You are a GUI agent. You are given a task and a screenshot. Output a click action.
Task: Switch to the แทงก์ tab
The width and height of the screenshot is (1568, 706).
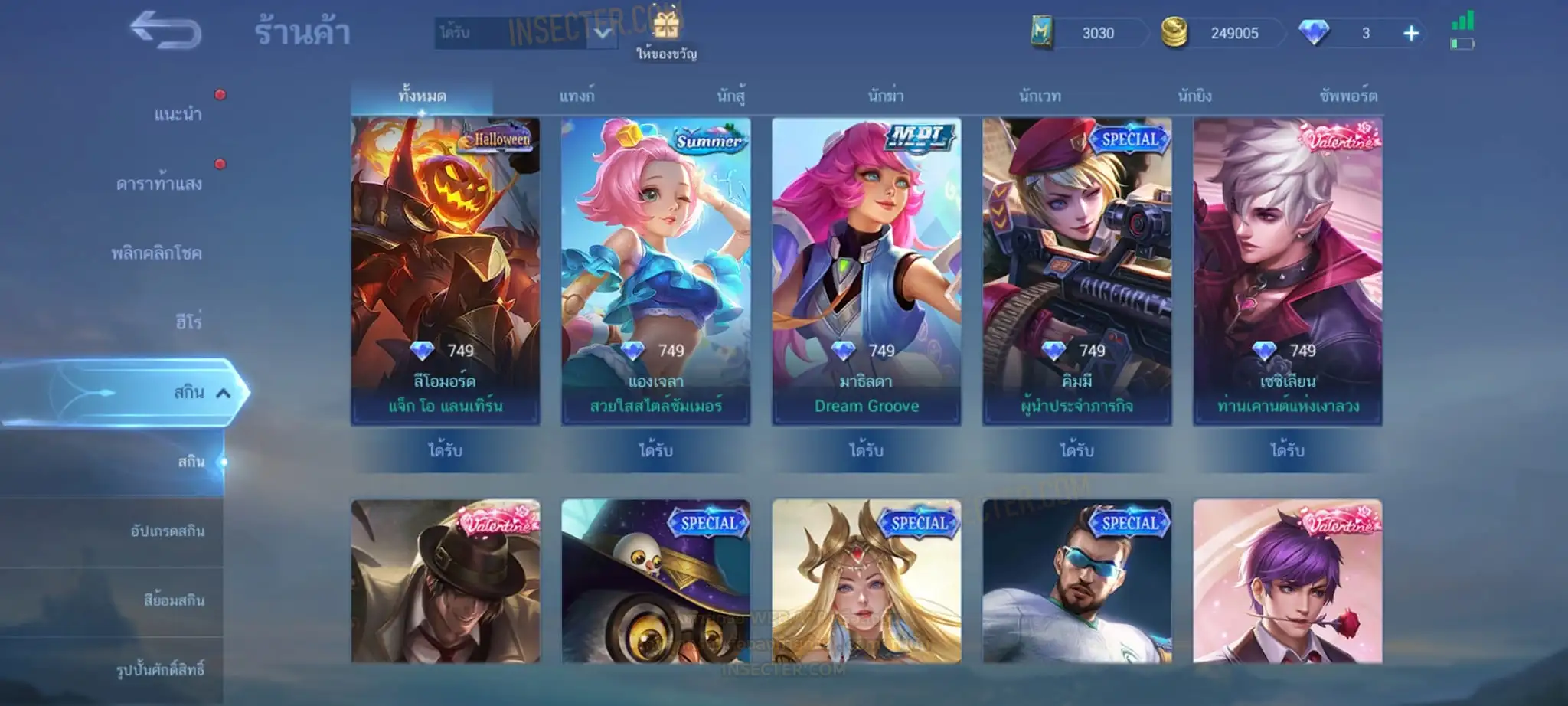pyautogui.click(x=577, y=96)
